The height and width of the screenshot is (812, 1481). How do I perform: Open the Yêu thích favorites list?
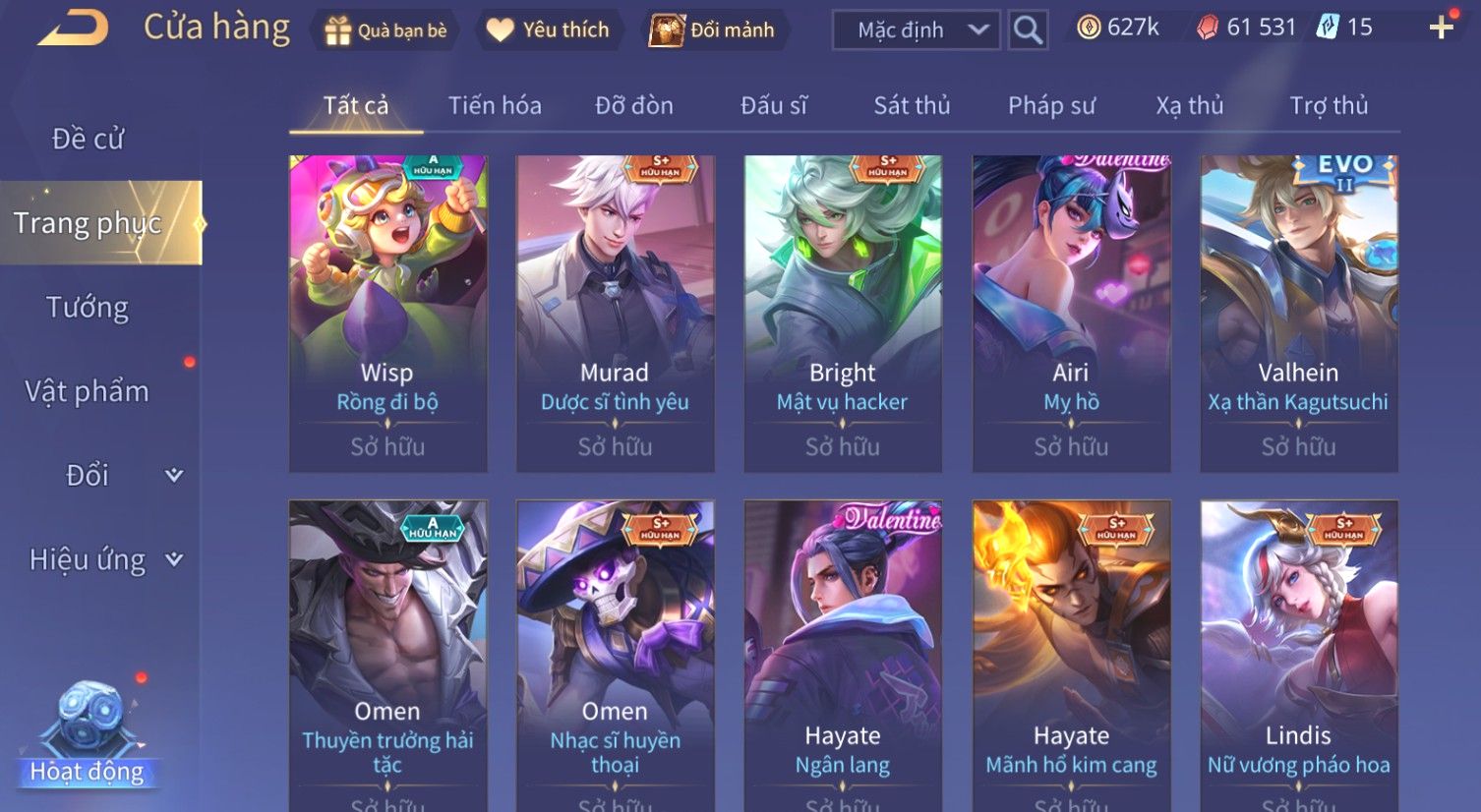tap(549, 30)
